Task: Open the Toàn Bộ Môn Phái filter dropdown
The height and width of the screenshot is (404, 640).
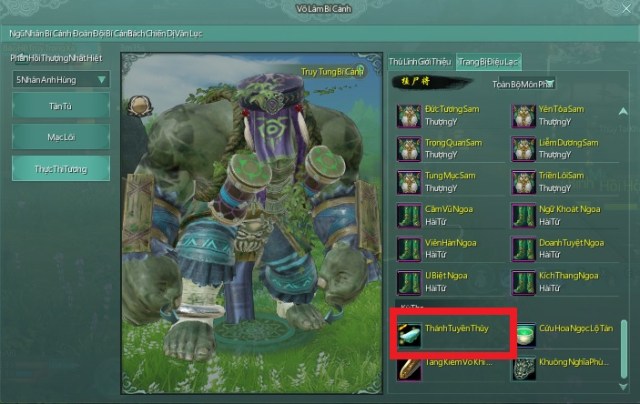Action: click(523, 84)
